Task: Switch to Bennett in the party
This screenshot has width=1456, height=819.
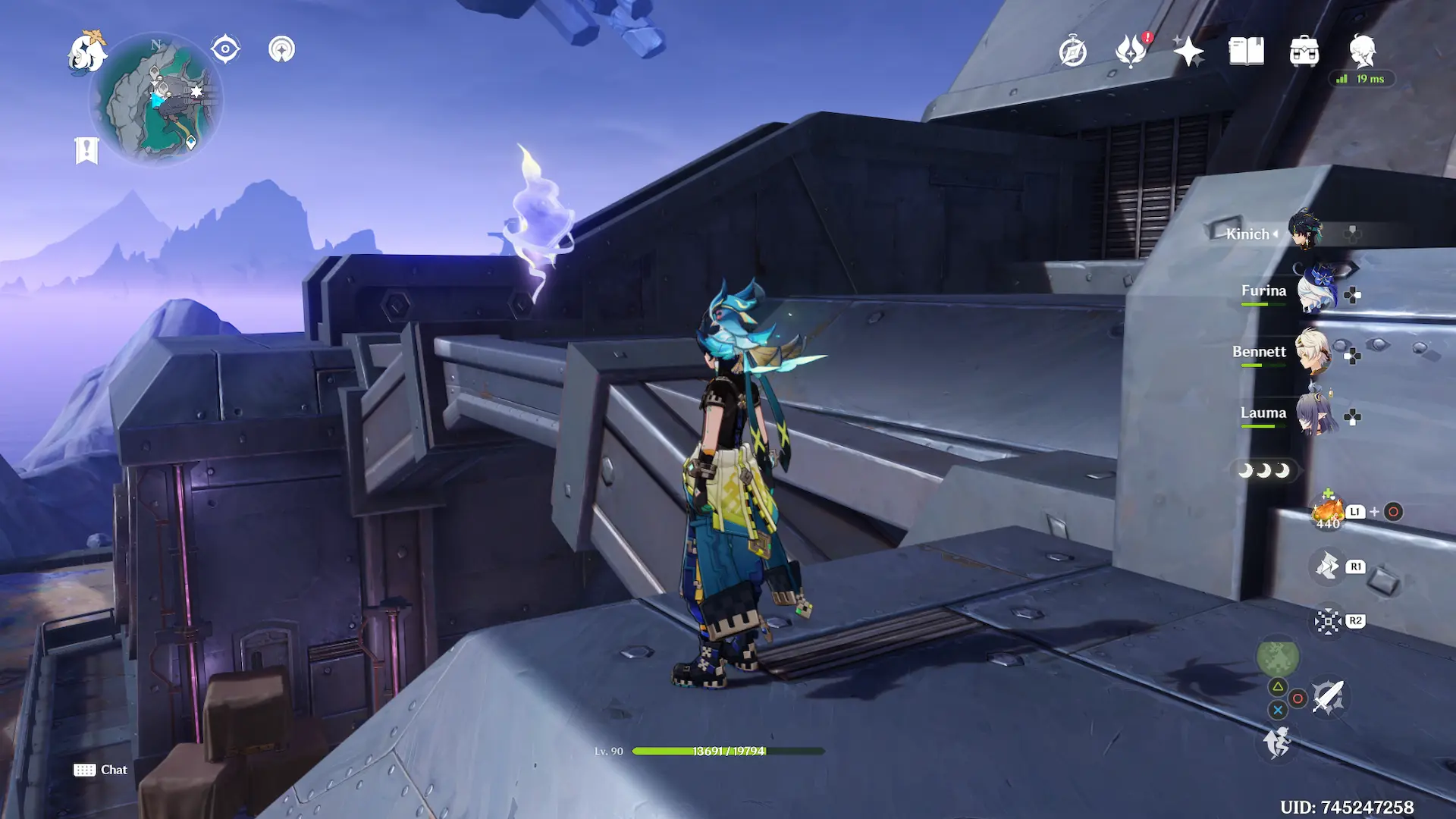Action: [1313, 352]
